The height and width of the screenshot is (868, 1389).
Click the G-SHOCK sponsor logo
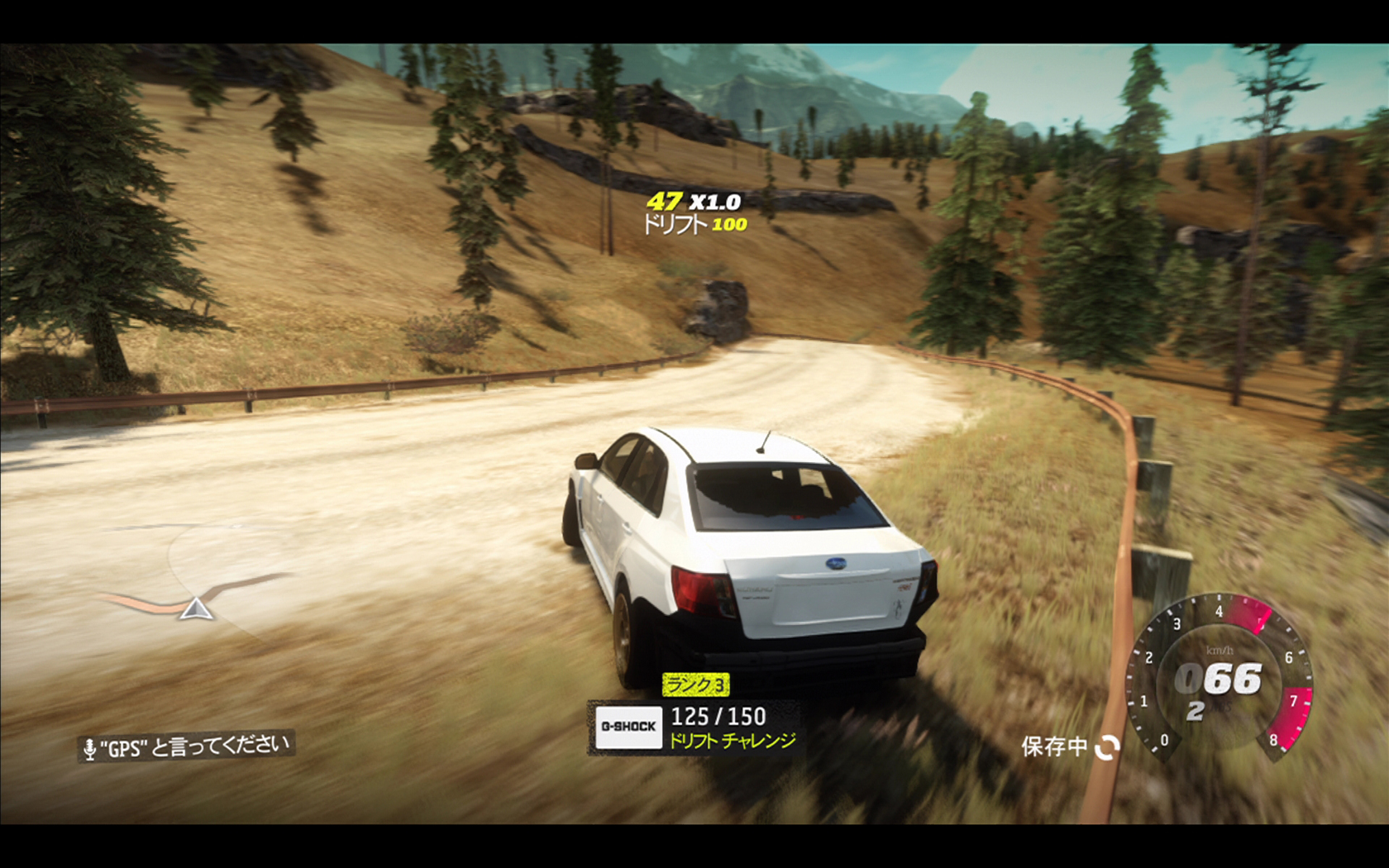coord(628,727)
